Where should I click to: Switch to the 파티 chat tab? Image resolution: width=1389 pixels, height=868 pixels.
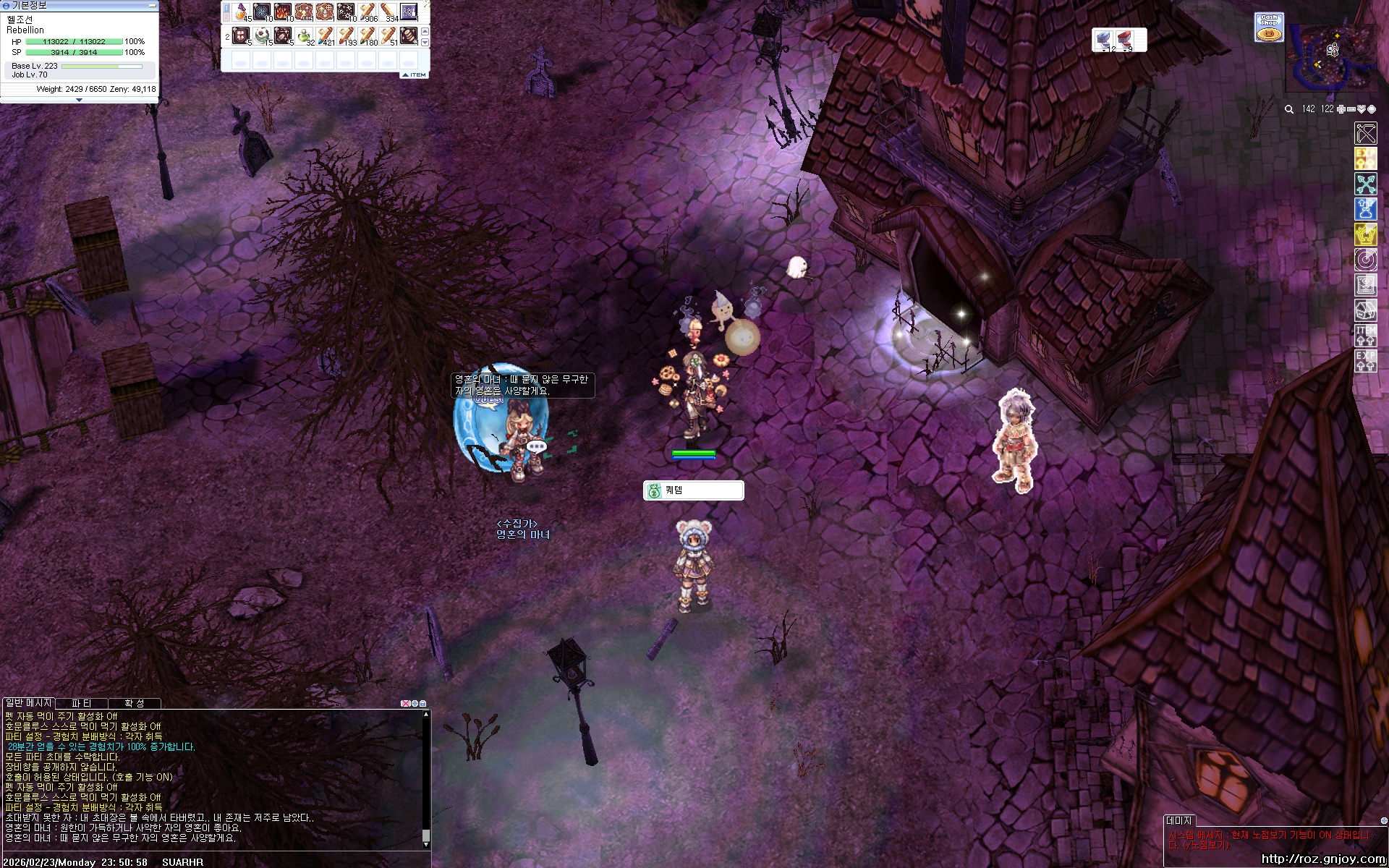pos(82,703)
